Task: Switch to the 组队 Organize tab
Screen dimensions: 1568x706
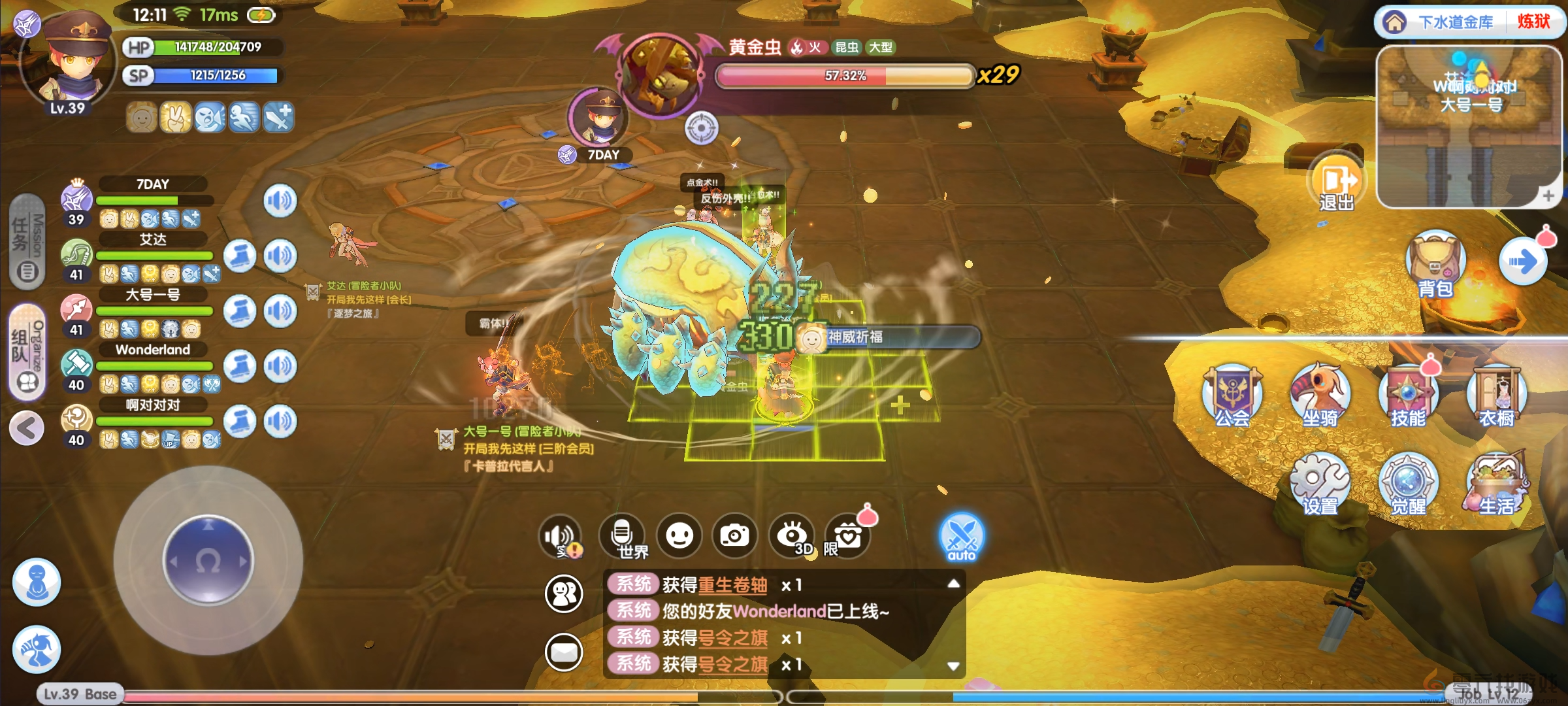Action: [x=27, y=352]
